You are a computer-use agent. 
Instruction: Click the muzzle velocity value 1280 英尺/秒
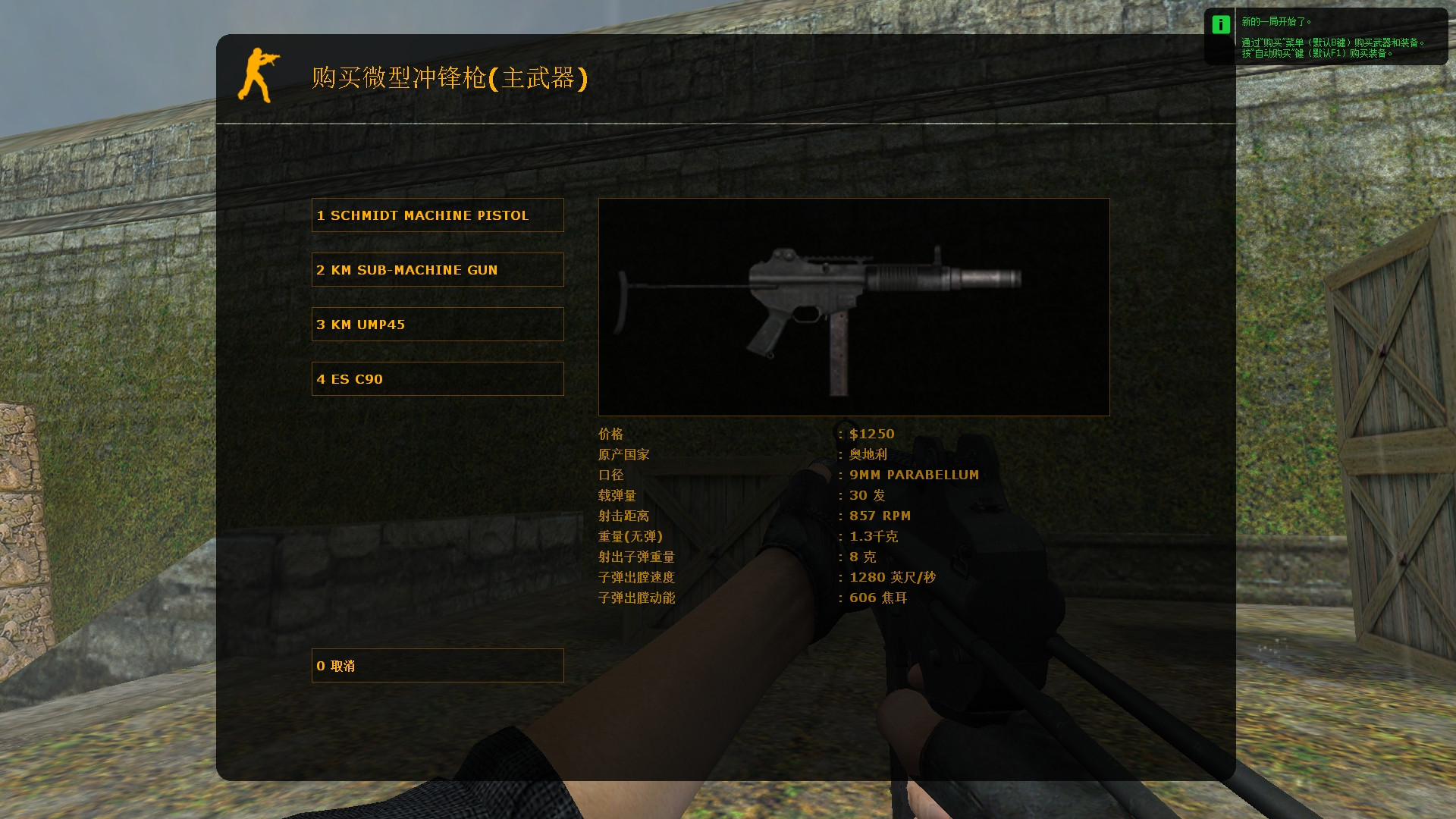(x=892, y=577)
